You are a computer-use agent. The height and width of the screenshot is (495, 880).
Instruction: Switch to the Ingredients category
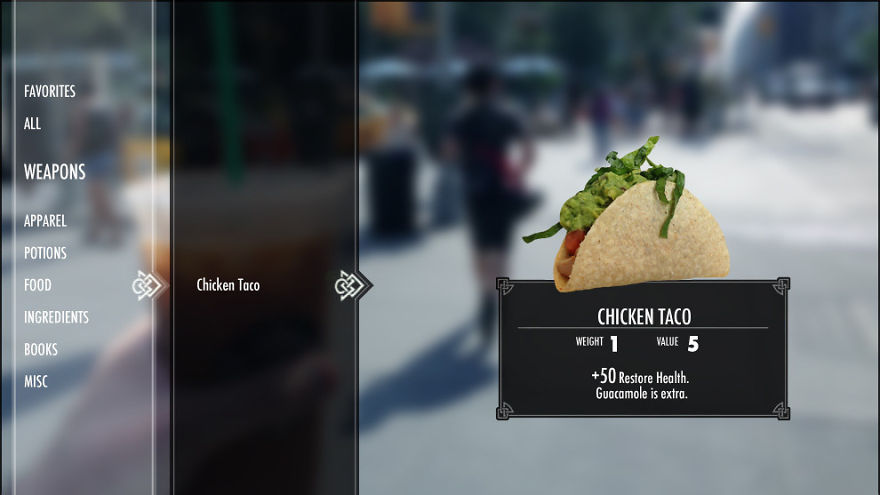pyautogui.click(x=56, y=317)
